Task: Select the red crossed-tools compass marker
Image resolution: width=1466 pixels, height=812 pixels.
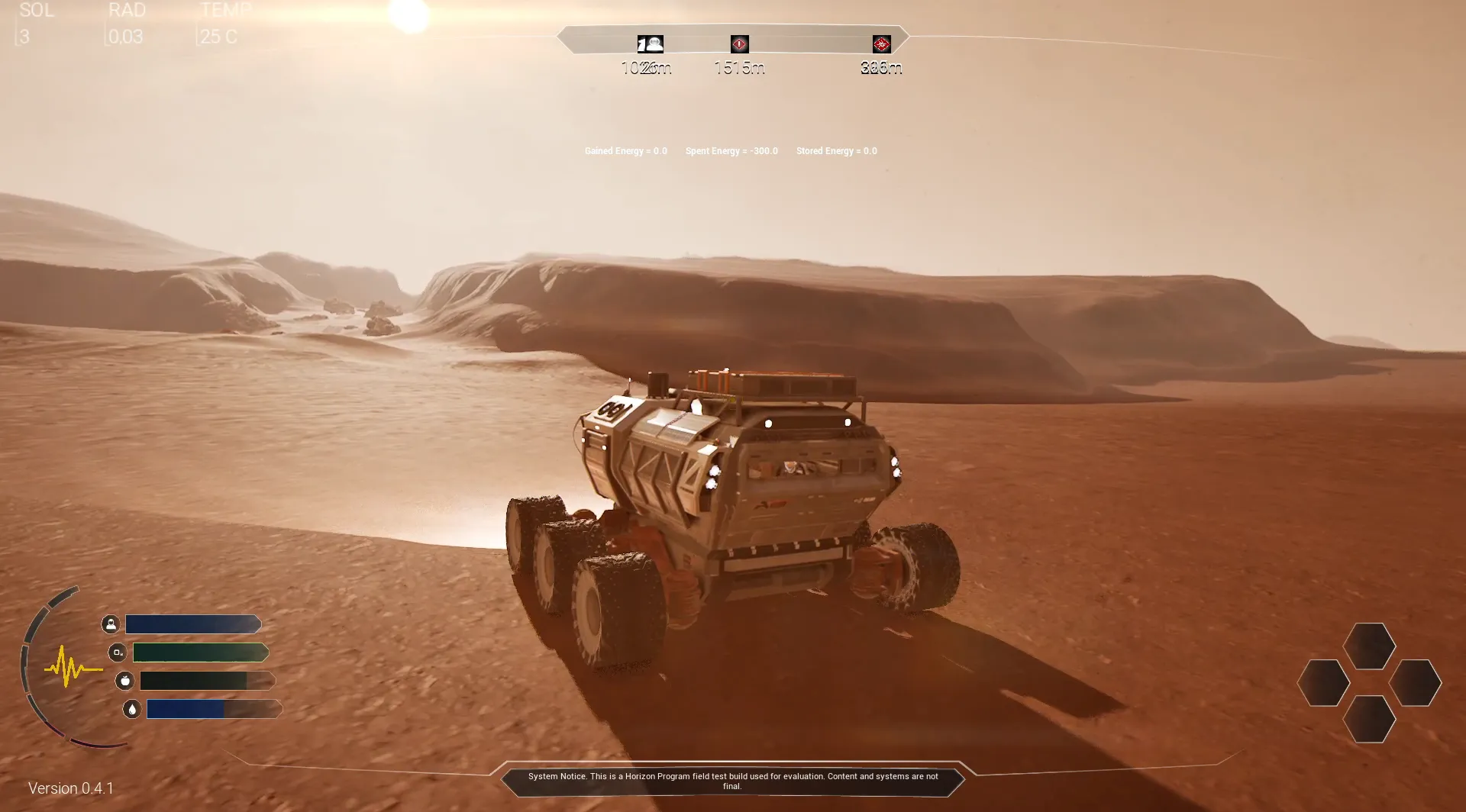Action: click(x=881, y=44)
